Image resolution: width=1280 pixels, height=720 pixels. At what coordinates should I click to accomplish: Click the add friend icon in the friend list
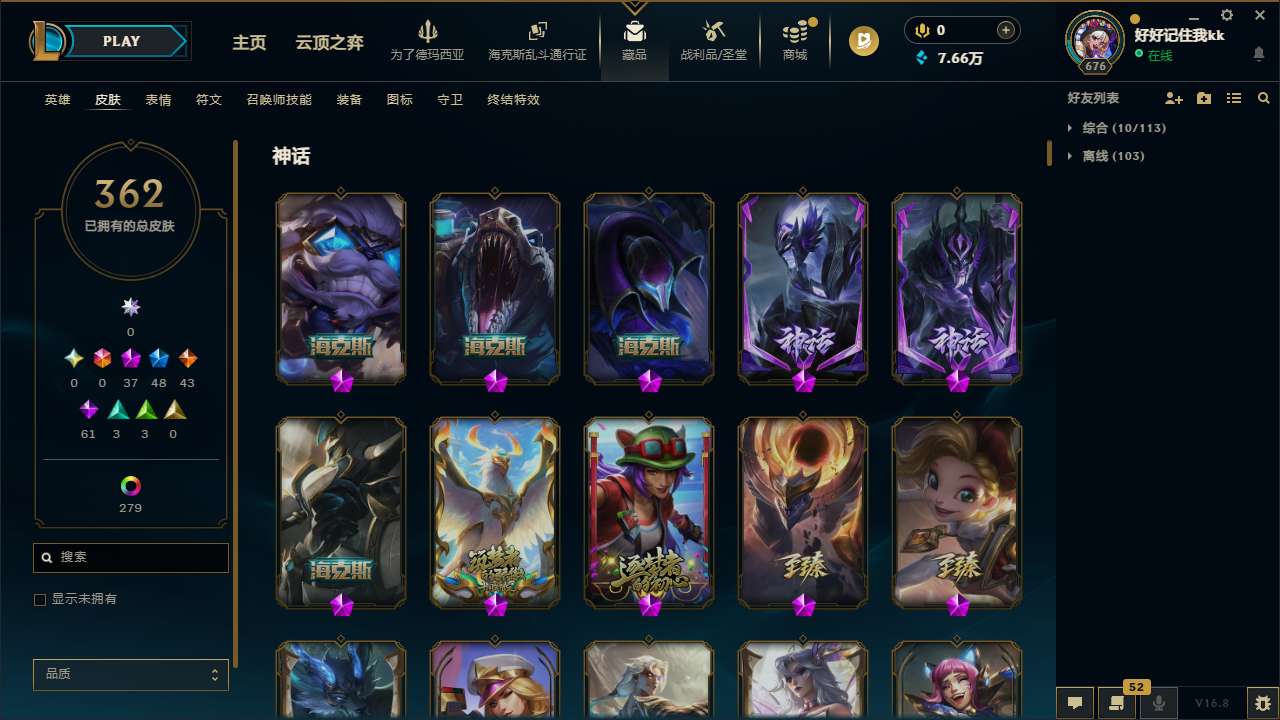[1174, 98]
